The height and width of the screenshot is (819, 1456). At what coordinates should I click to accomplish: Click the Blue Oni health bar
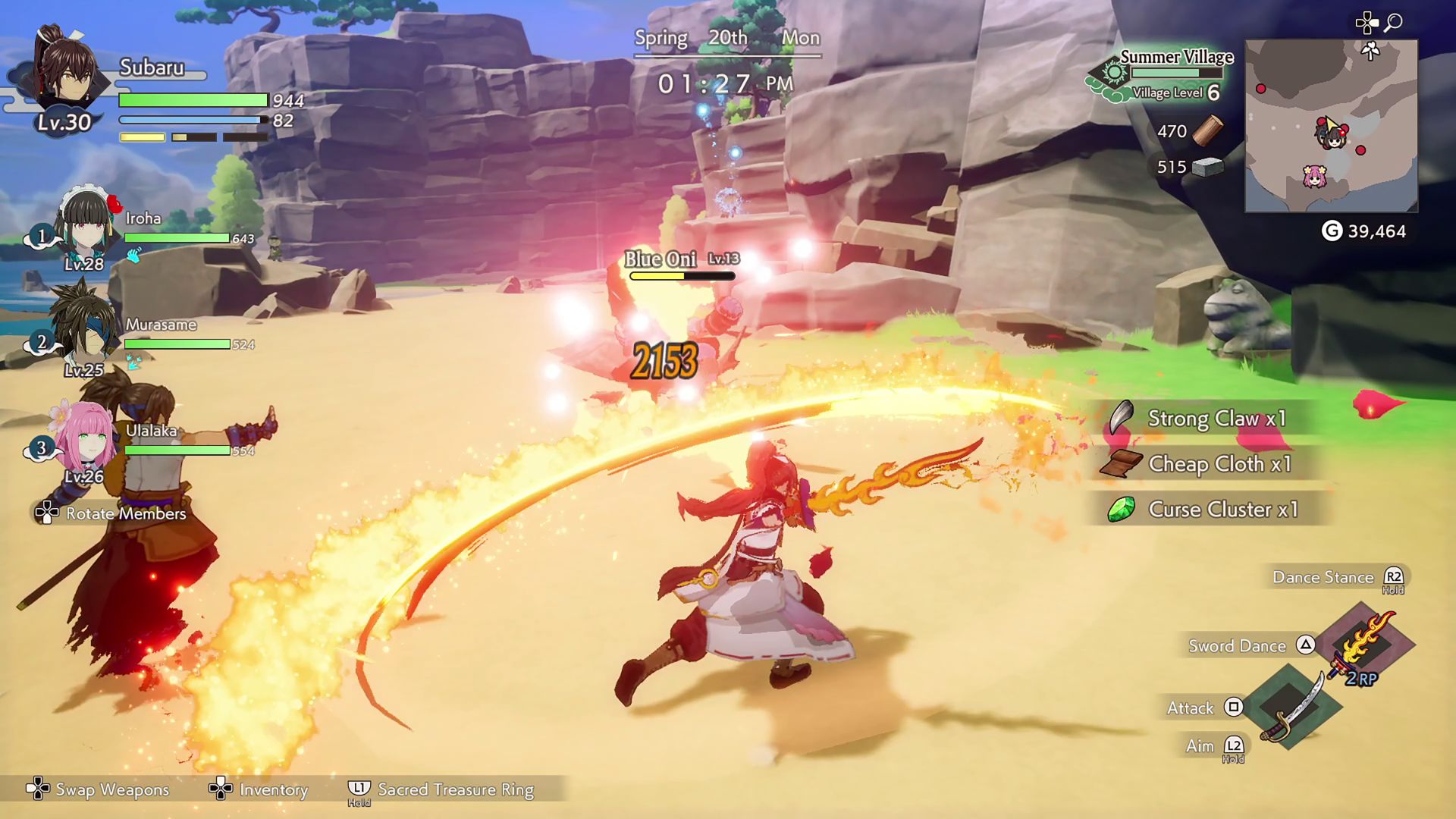[681, 275]
